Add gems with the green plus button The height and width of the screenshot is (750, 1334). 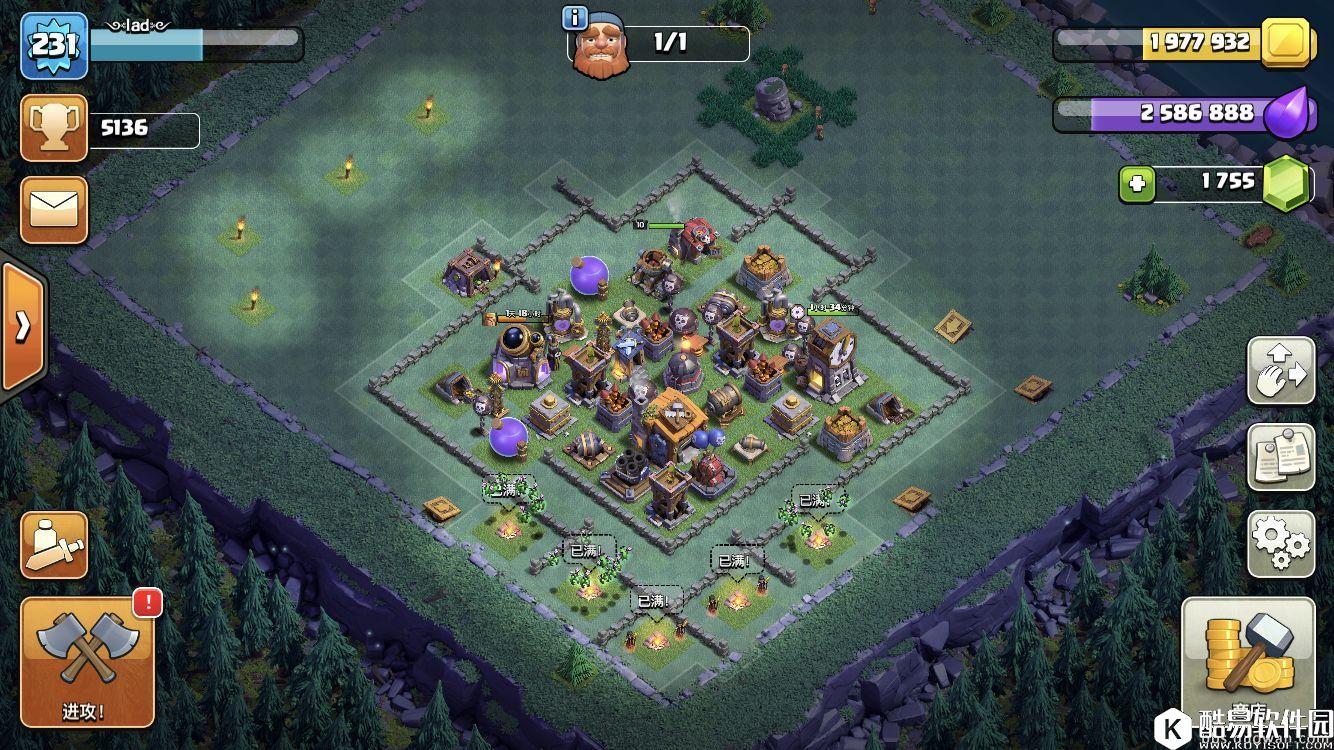click(x=1136, y=183)
